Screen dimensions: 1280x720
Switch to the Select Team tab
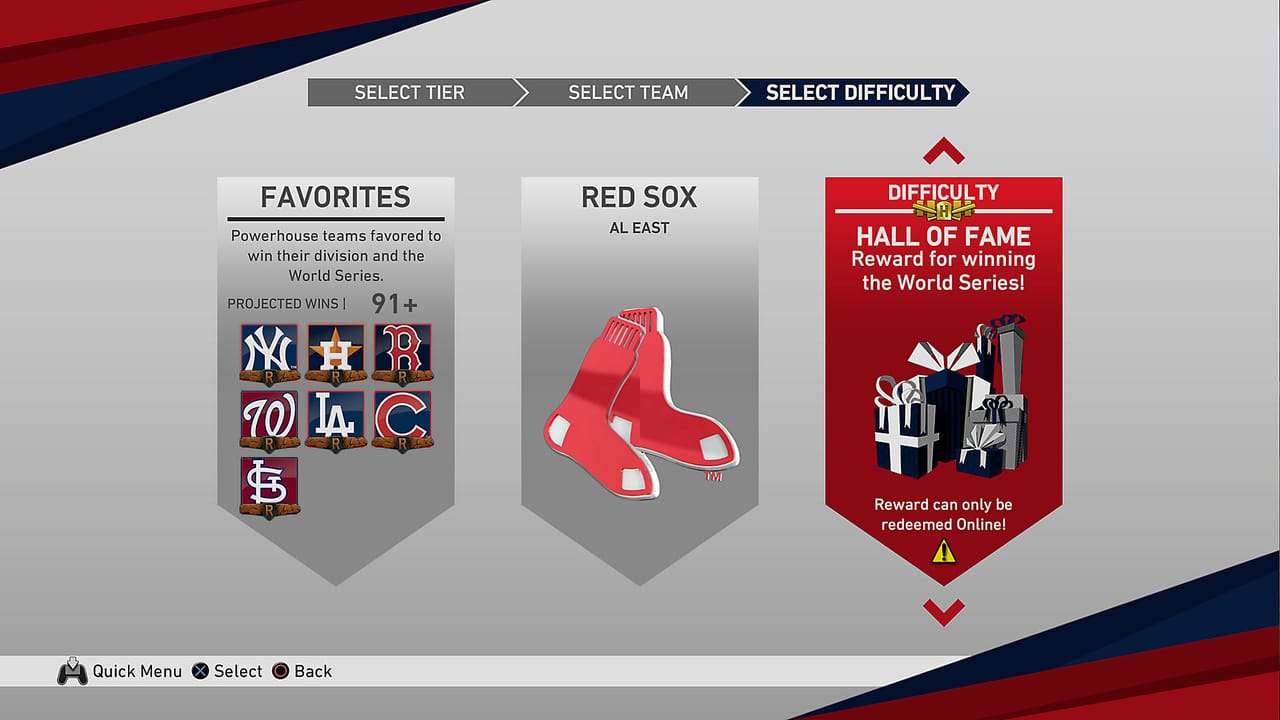click(x=627, y=92)
